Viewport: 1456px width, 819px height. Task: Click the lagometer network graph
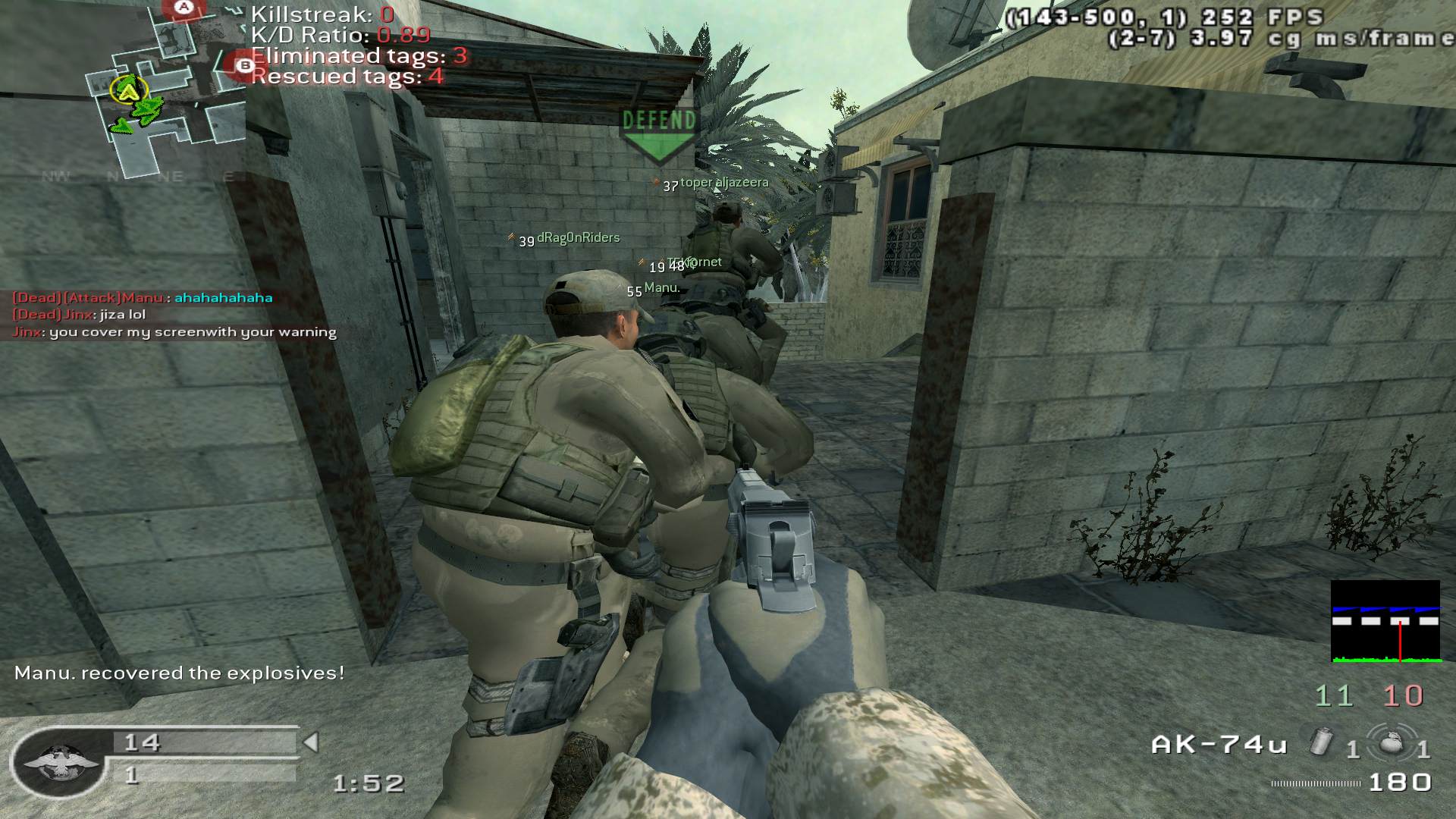click(1385, 622)
